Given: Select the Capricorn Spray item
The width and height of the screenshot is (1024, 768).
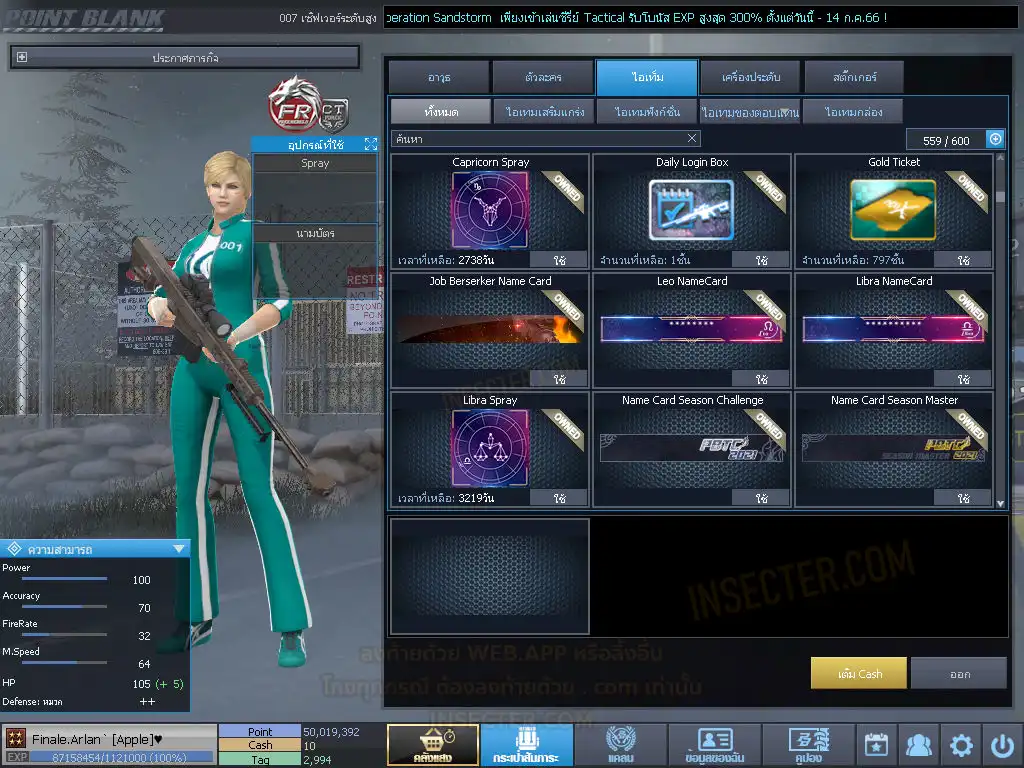Looking at the screenshot, I should (490, 207).
